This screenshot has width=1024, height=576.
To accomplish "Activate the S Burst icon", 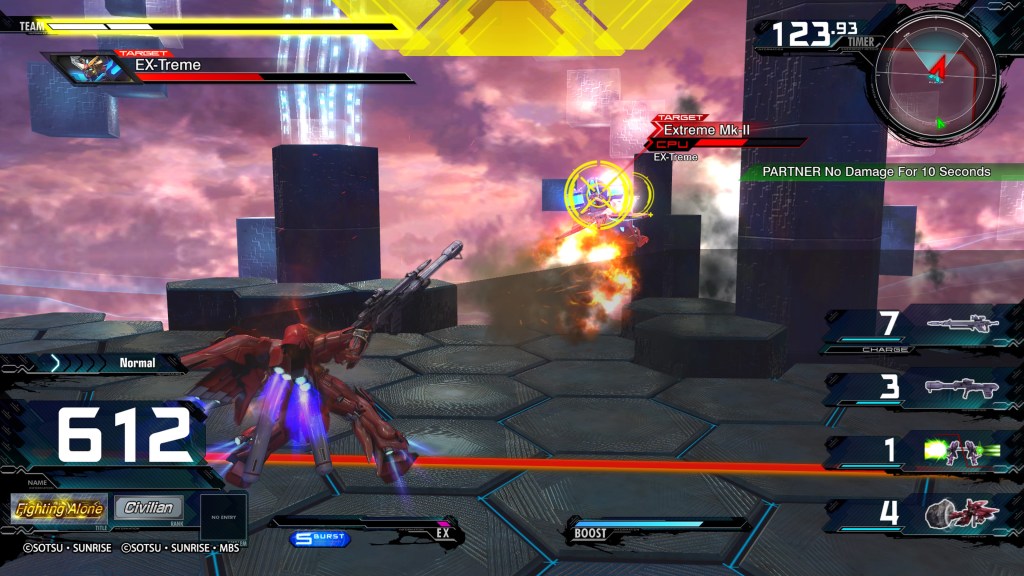I will tap(320, 539).
